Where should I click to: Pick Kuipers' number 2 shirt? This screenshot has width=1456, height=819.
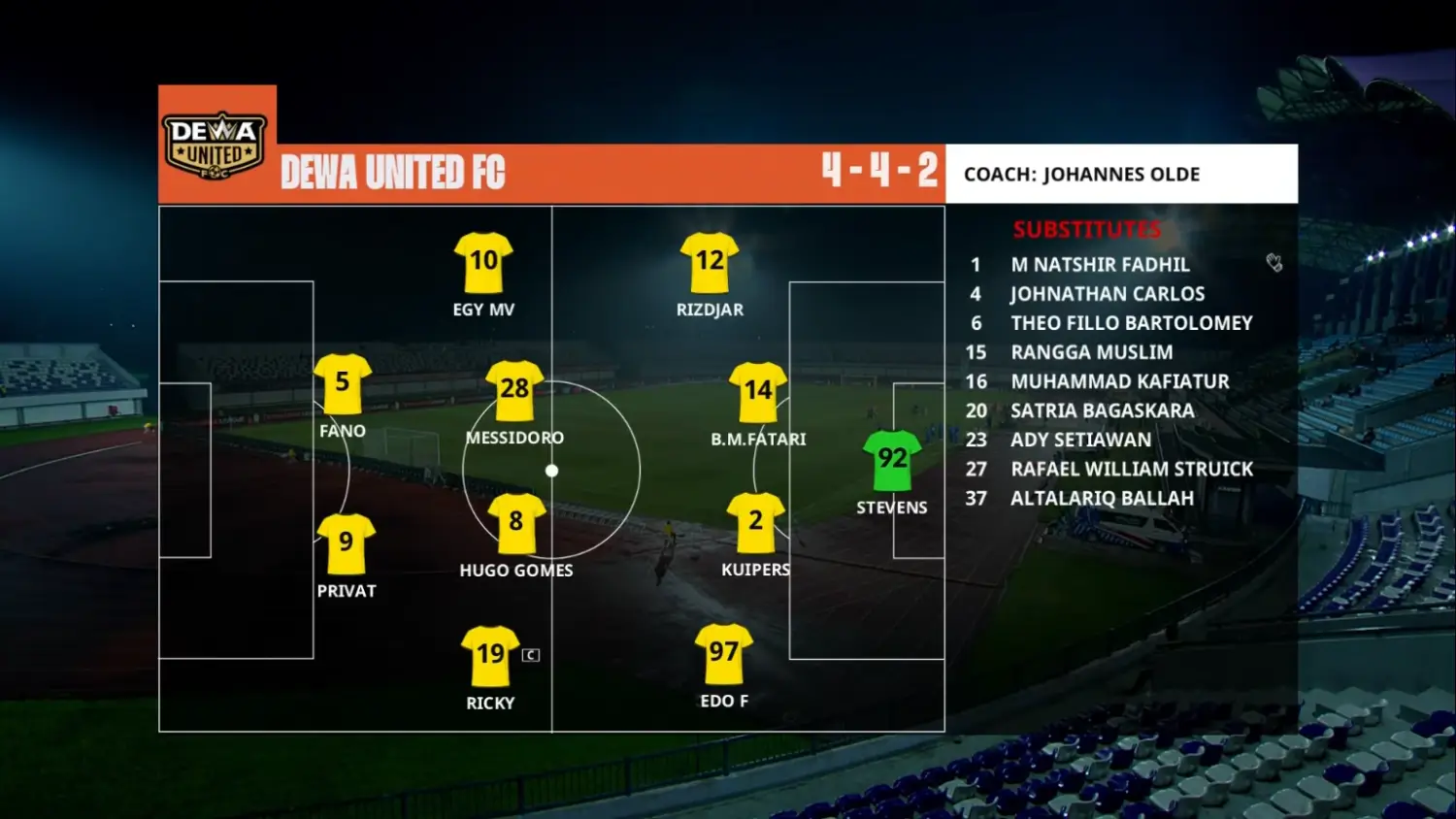click(x=755, y=522)
